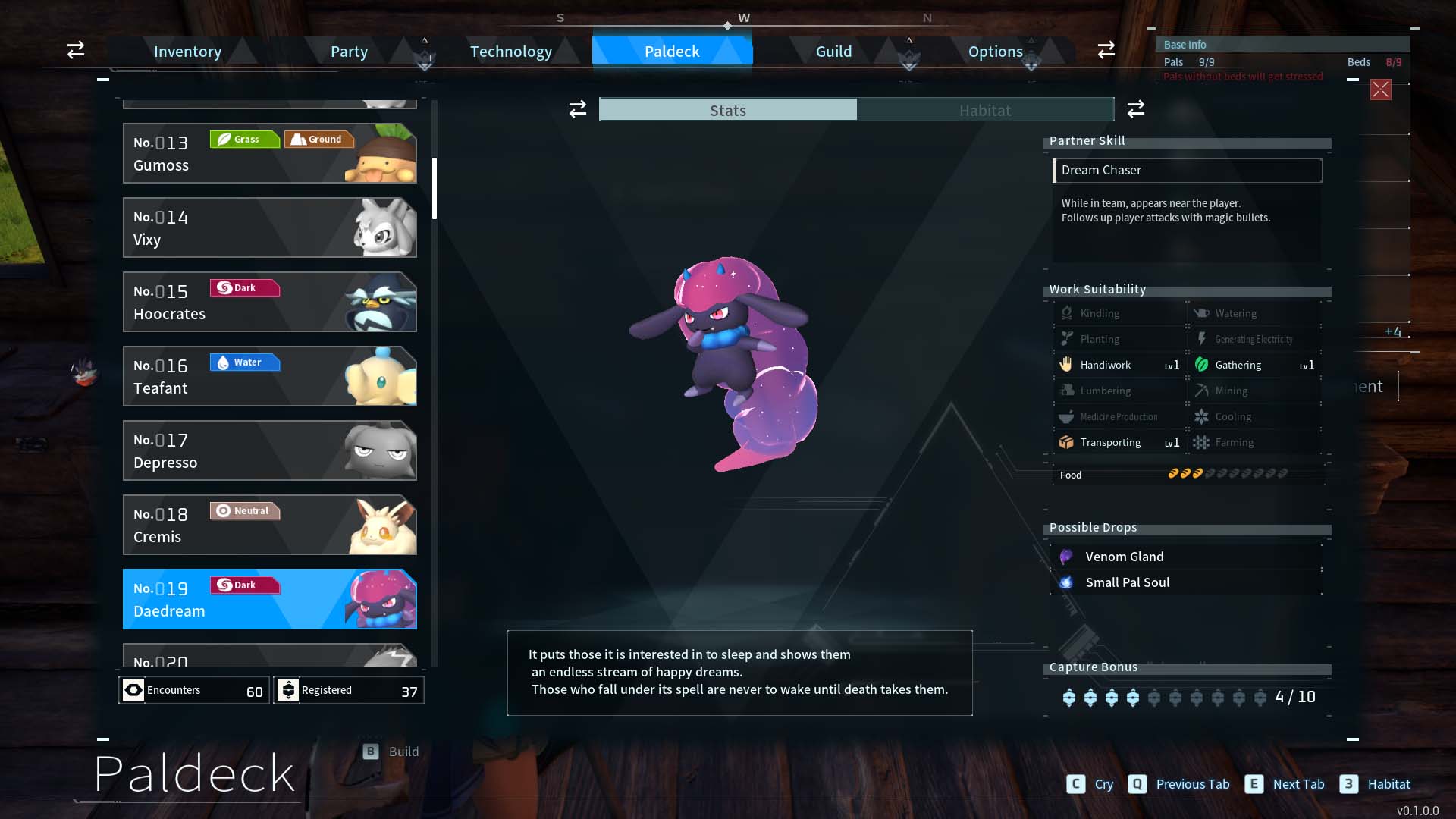
Task: Select Cremis entry No.018
Action: click(x=269, y=525)
